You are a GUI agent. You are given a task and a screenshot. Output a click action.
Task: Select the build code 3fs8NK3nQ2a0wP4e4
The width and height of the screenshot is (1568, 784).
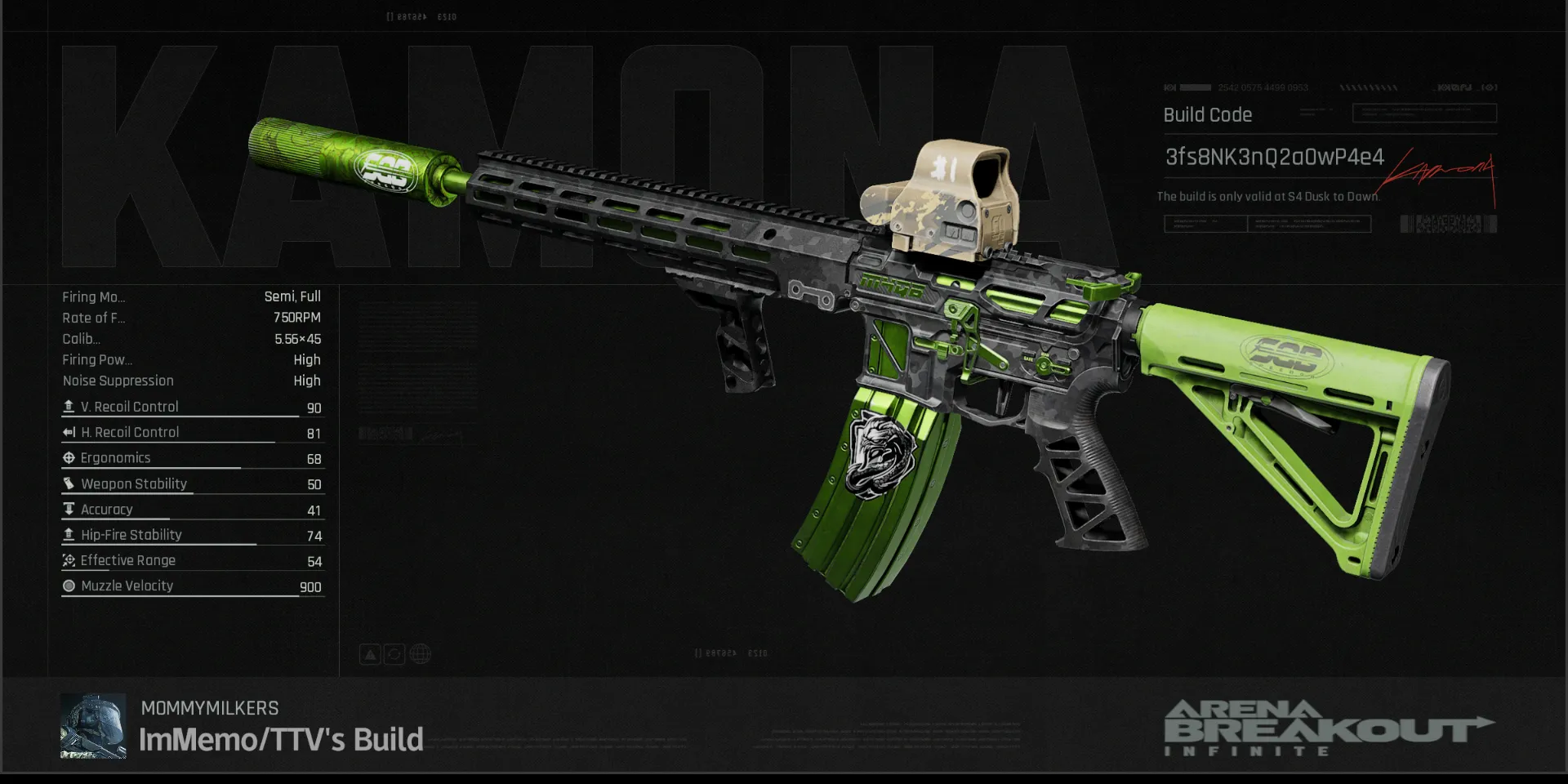[1274, 157]
